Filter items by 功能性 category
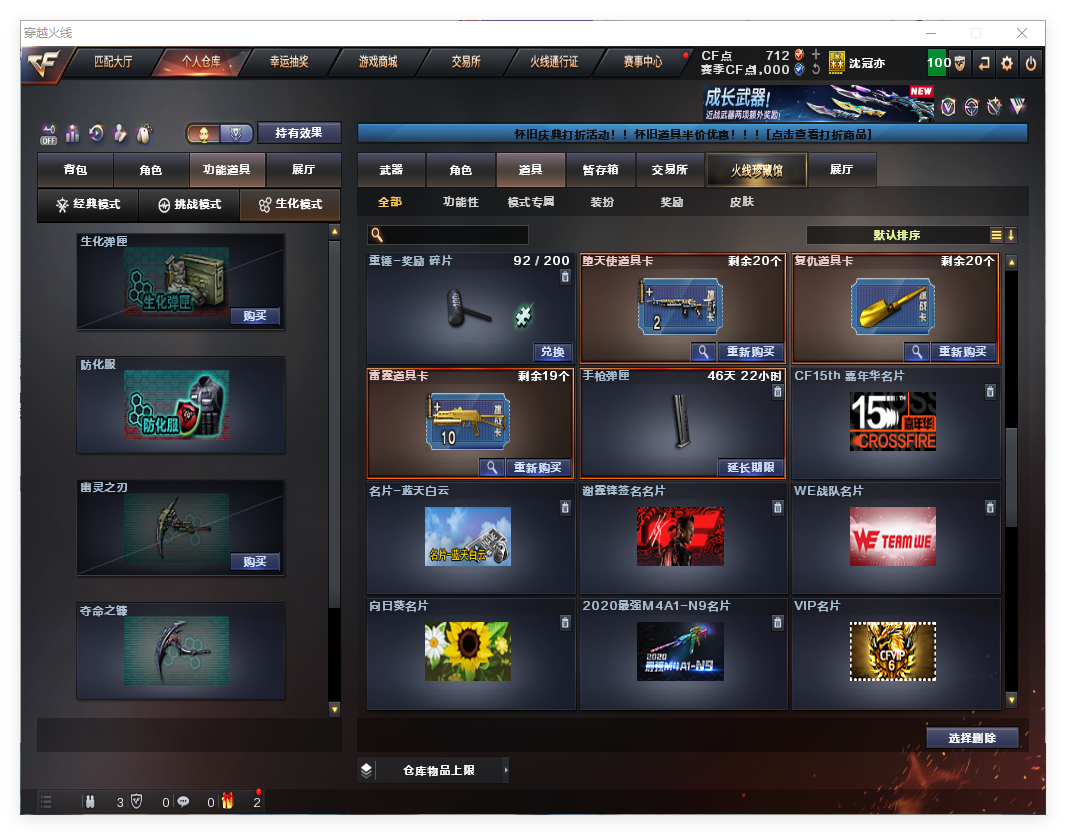 coord(461,202)
